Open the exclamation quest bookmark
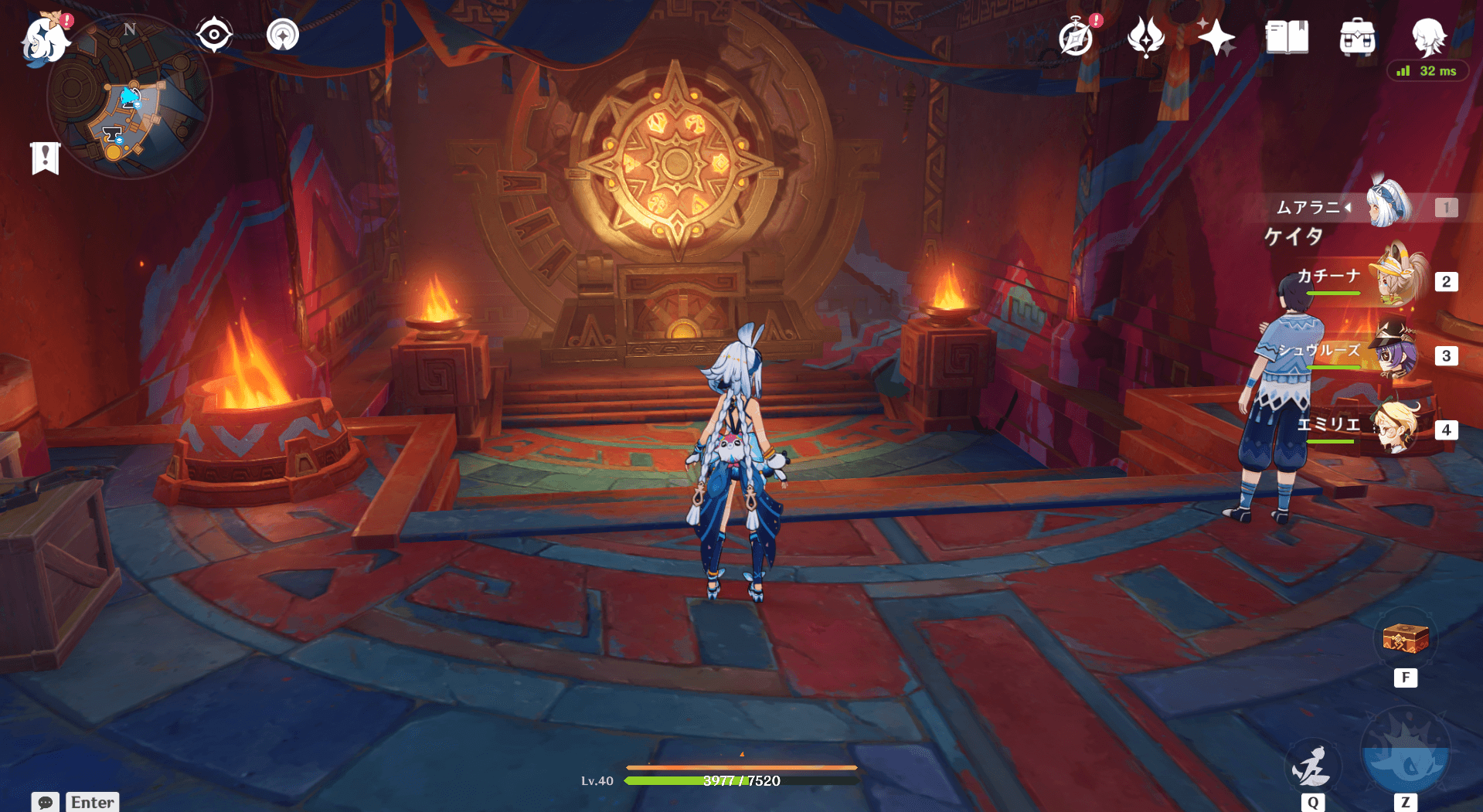This screenshot has height=812, width=1483. pyautogui.click(x=46, y=158)
